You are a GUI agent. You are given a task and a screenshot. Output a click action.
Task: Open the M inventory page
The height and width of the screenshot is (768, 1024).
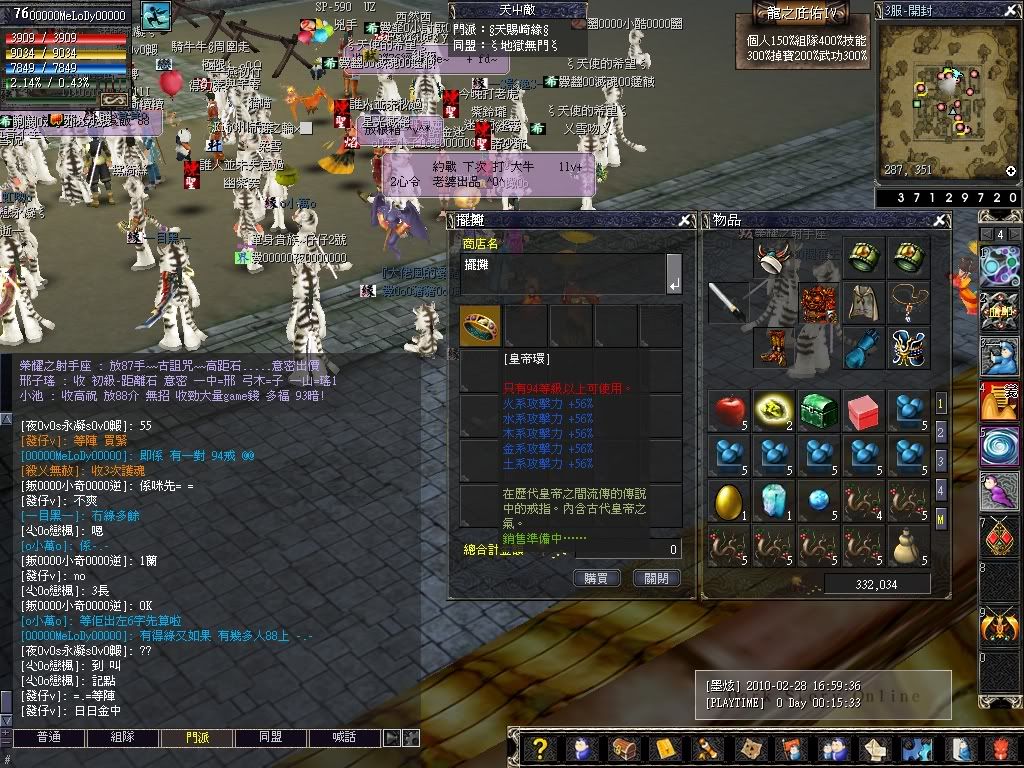pyautogui.click(x=941, y=520)
